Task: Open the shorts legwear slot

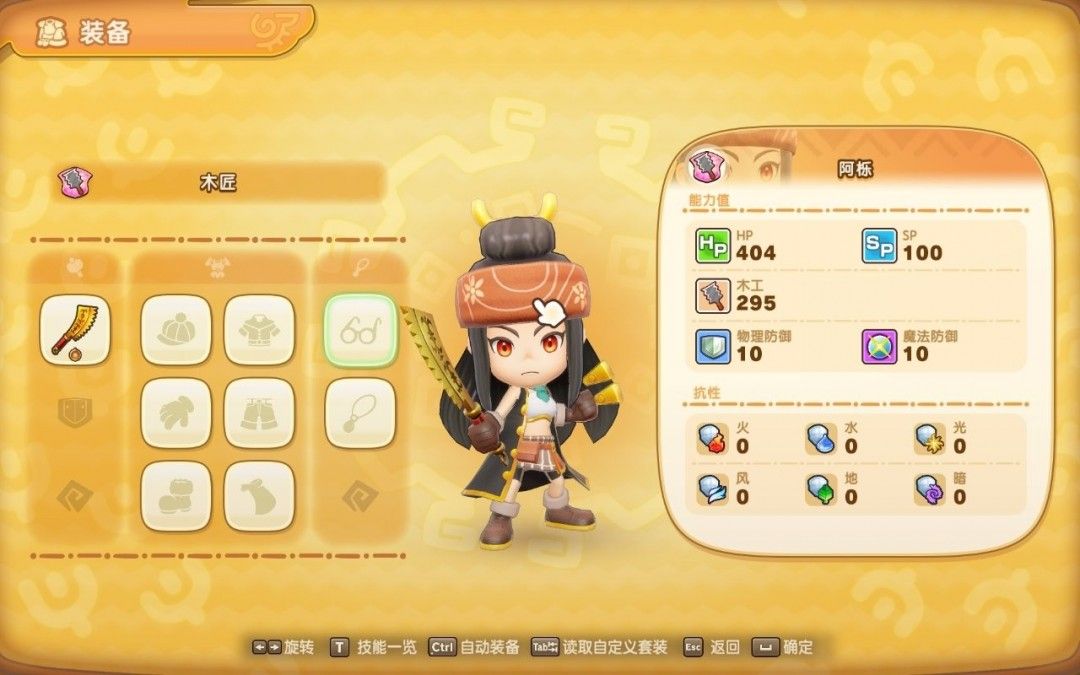Action: [x=259, y=412]
